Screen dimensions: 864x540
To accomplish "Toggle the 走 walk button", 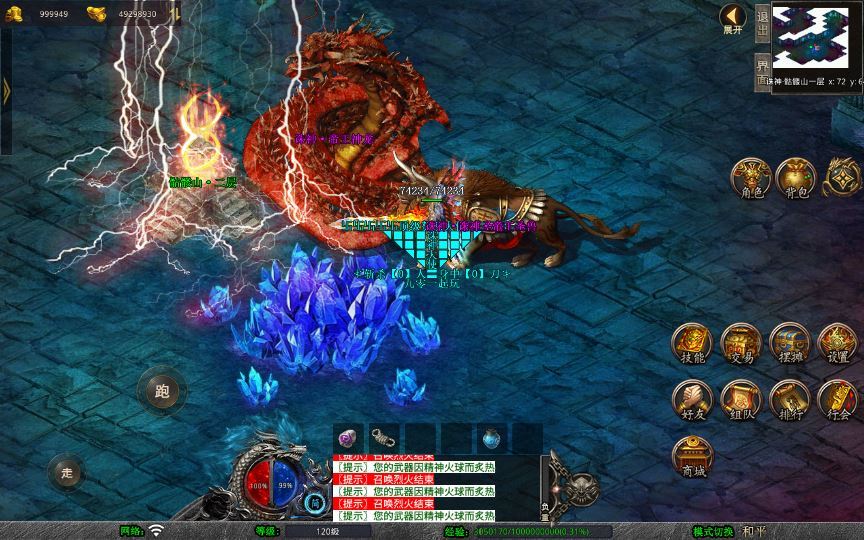I will (x=67, y=471).
